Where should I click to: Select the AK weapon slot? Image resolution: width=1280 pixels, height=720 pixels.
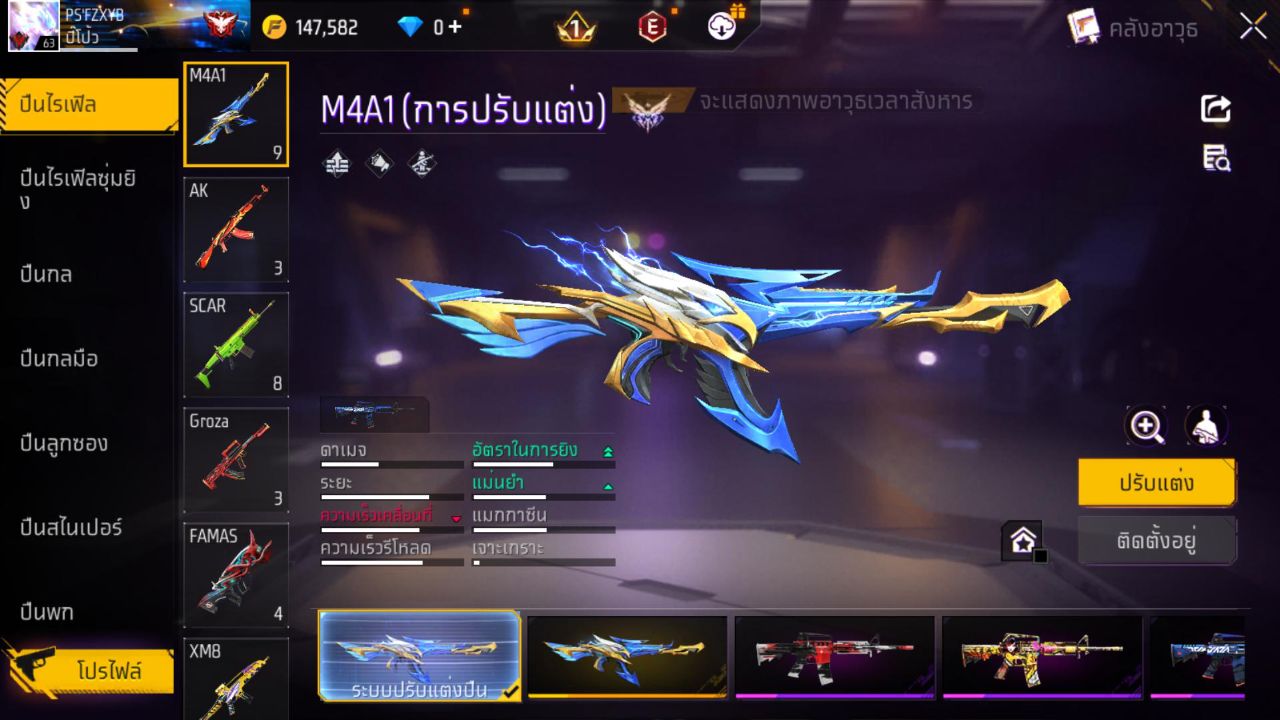[236, 229]
